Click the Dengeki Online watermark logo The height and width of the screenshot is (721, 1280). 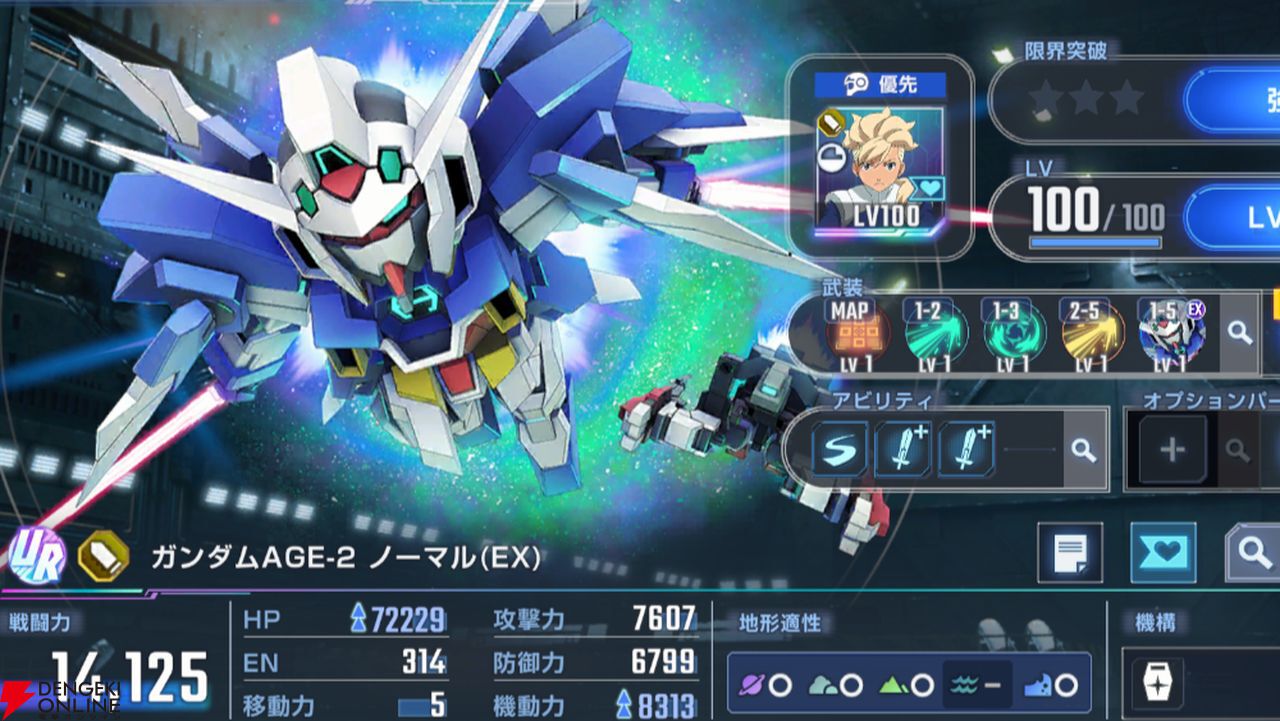(60, 696)
